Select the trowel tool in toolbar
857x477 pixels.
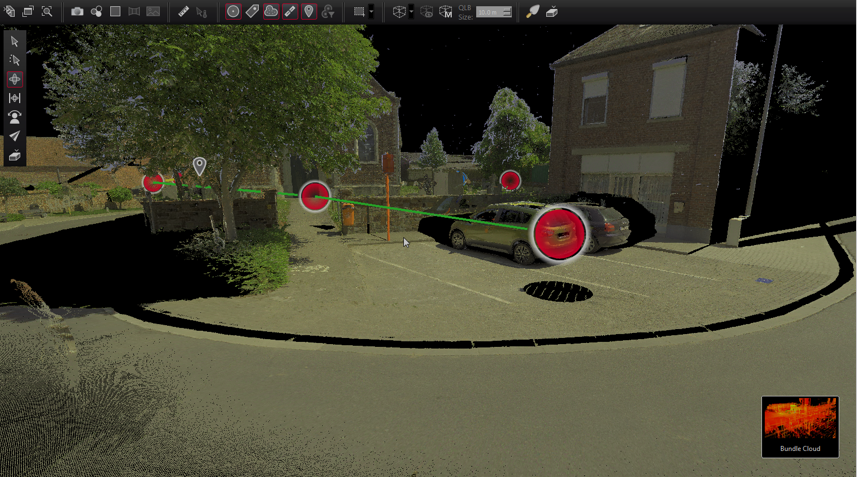tap(533, 12)
